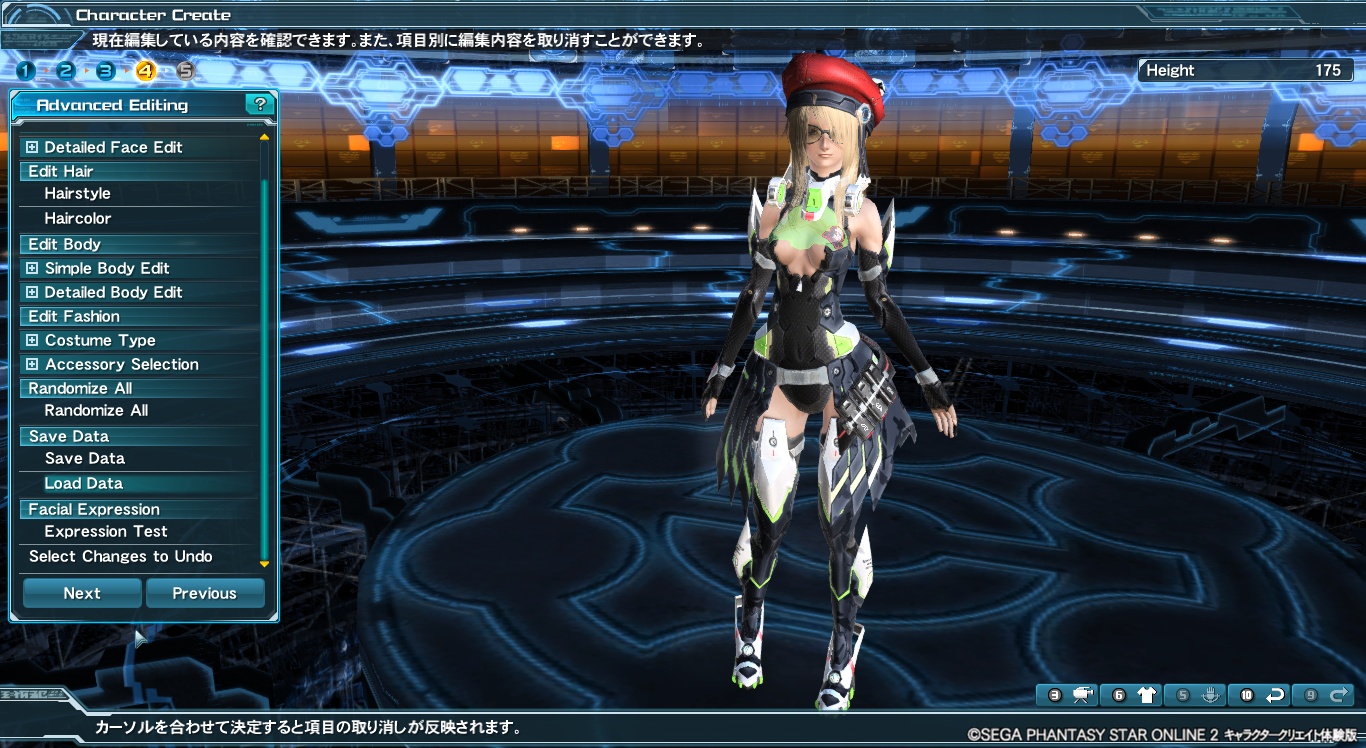The height and width of the screenshot is (748, 1366).
Task: Open the help icon on Advanced Editing panel
Action: click(x=260, y=104)
